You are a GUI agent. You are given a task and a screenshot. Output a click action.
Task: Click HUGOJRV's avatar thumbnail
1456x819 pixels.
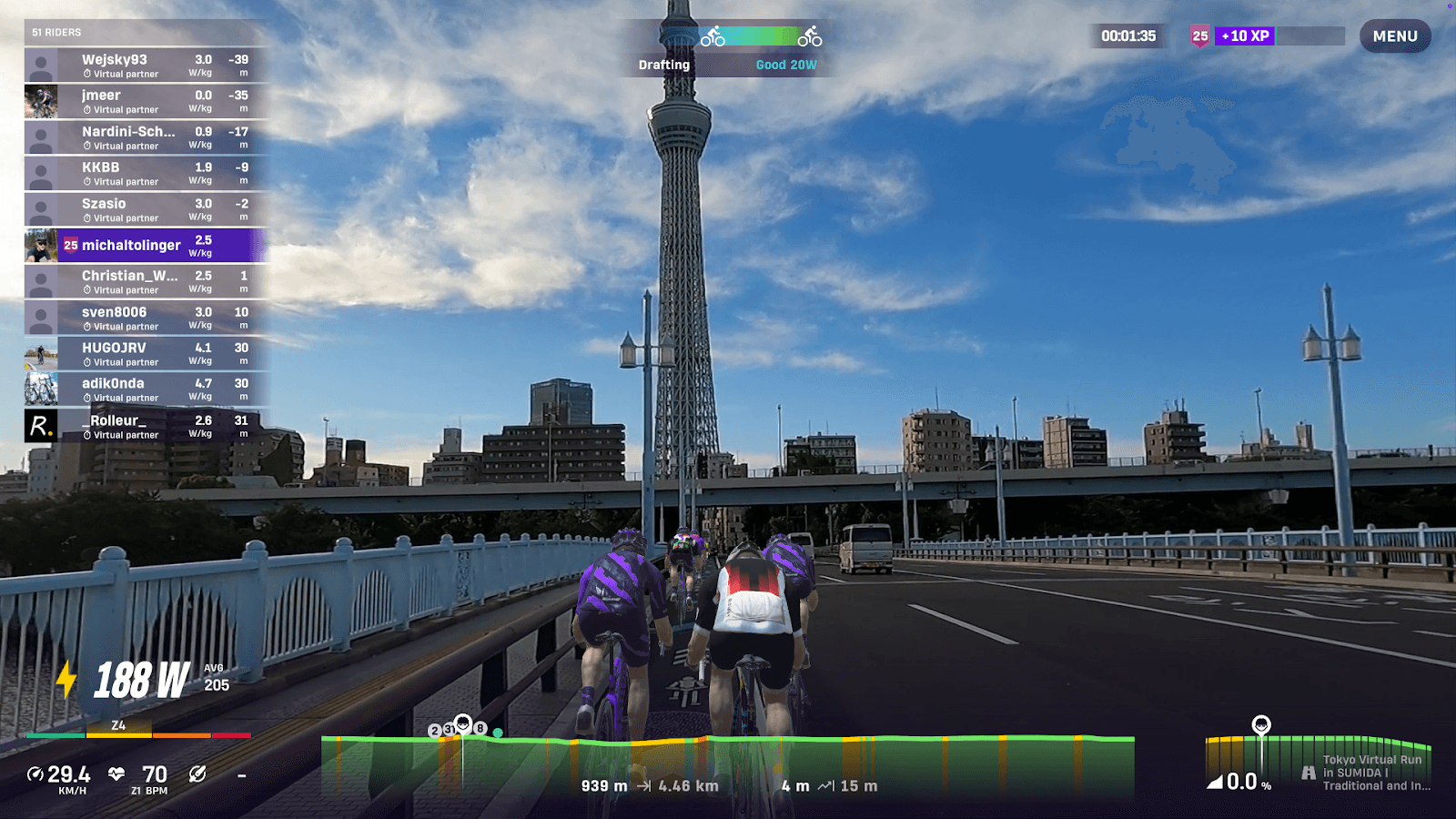(x=41, y=354)
